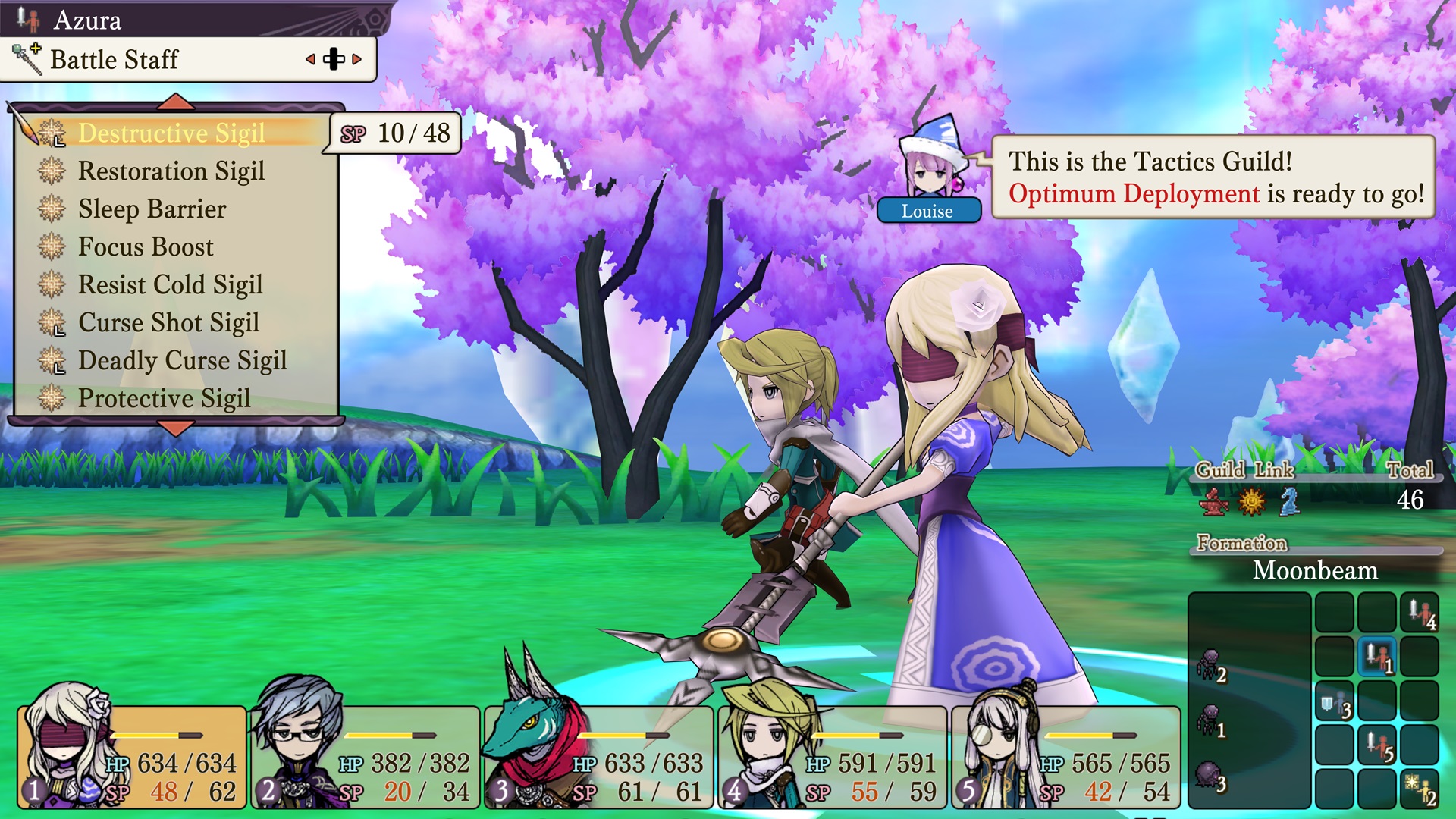Click the highlighted unit one formation tile

tap(1377, 657)
